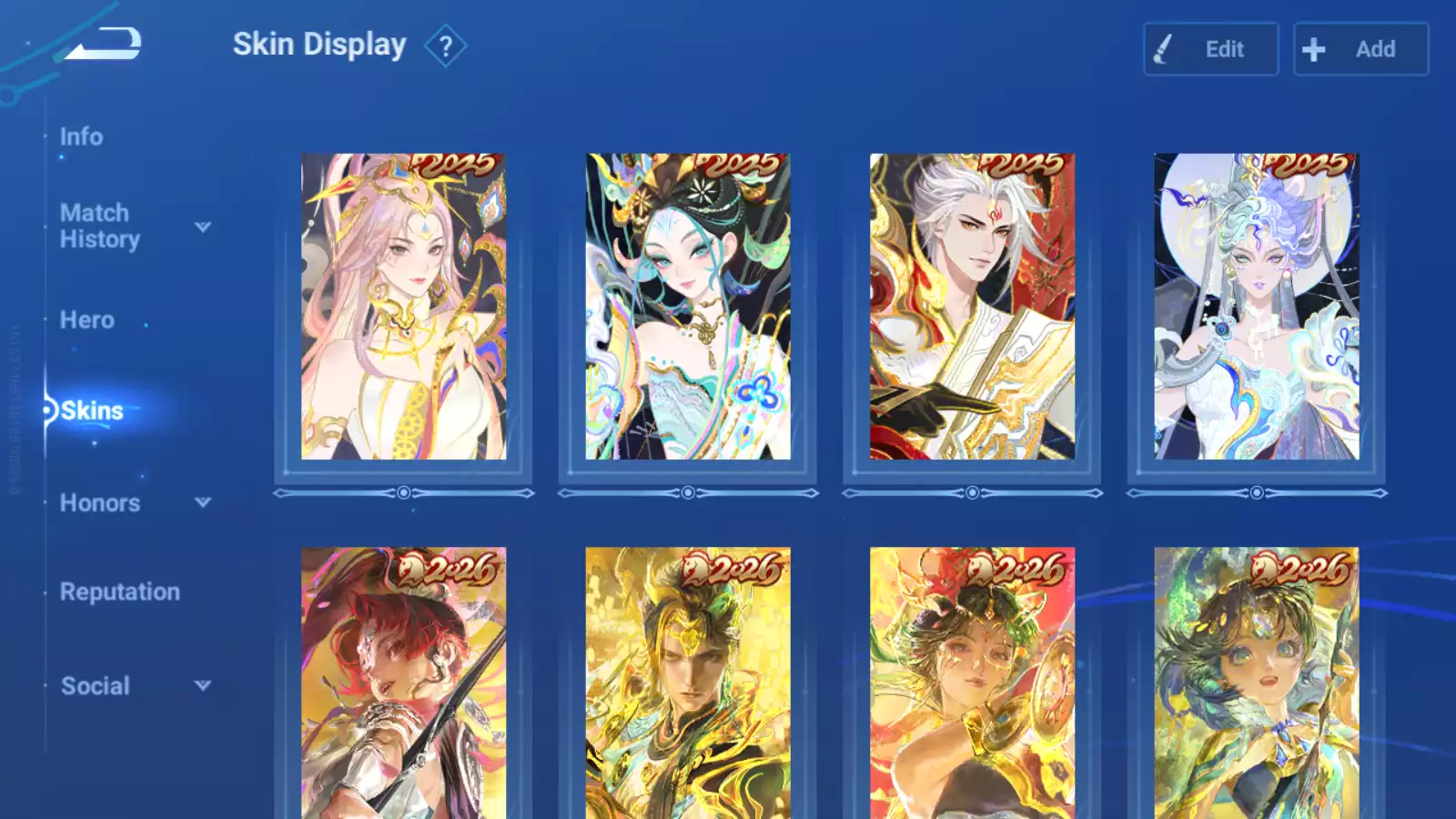Choose the golden armored male 2026 skin card
The height and width of the screenshot is (819, 1456).
coord(688,682)
